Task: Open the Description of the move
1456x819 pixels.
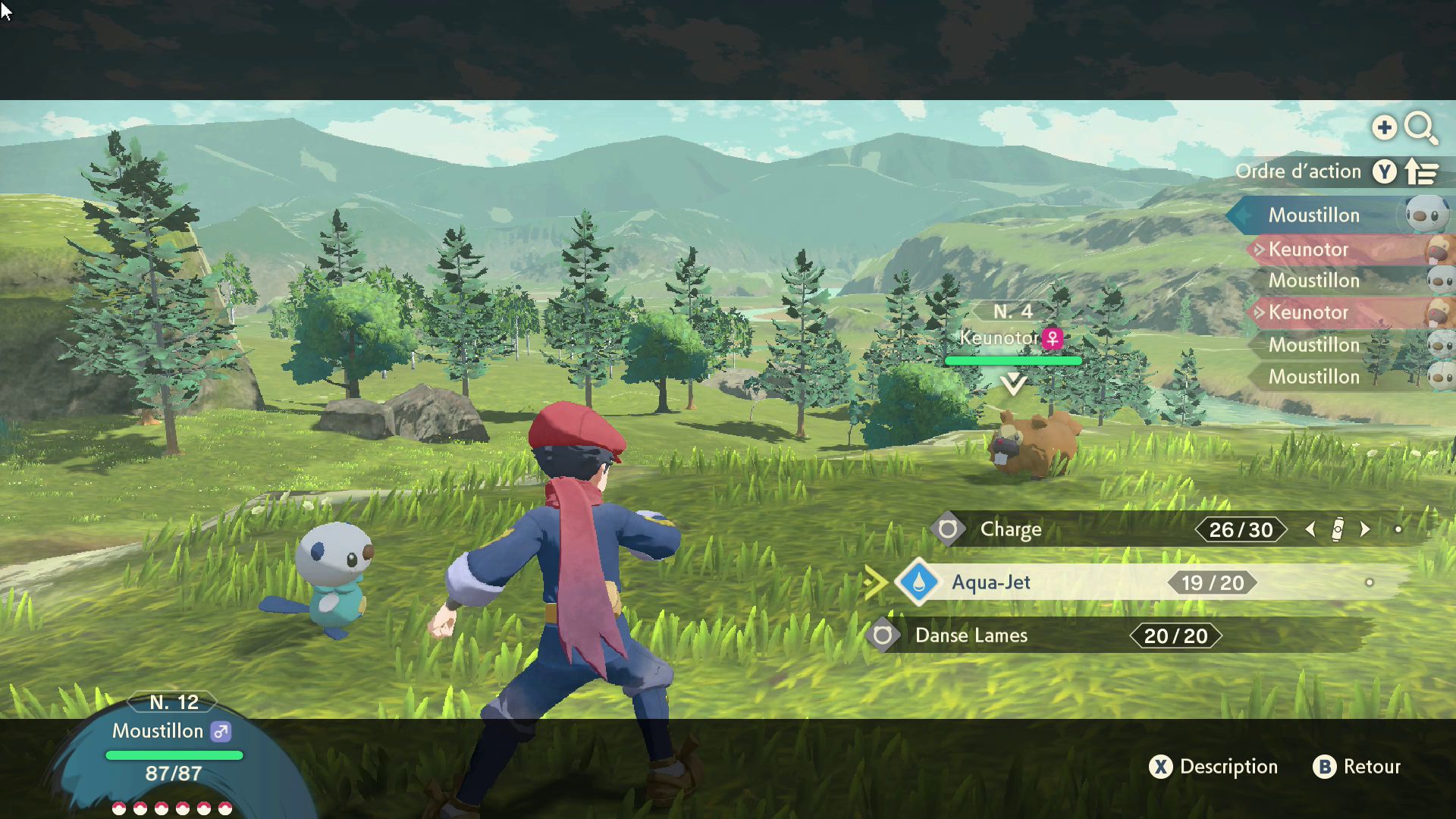Action: point(1214,767)
